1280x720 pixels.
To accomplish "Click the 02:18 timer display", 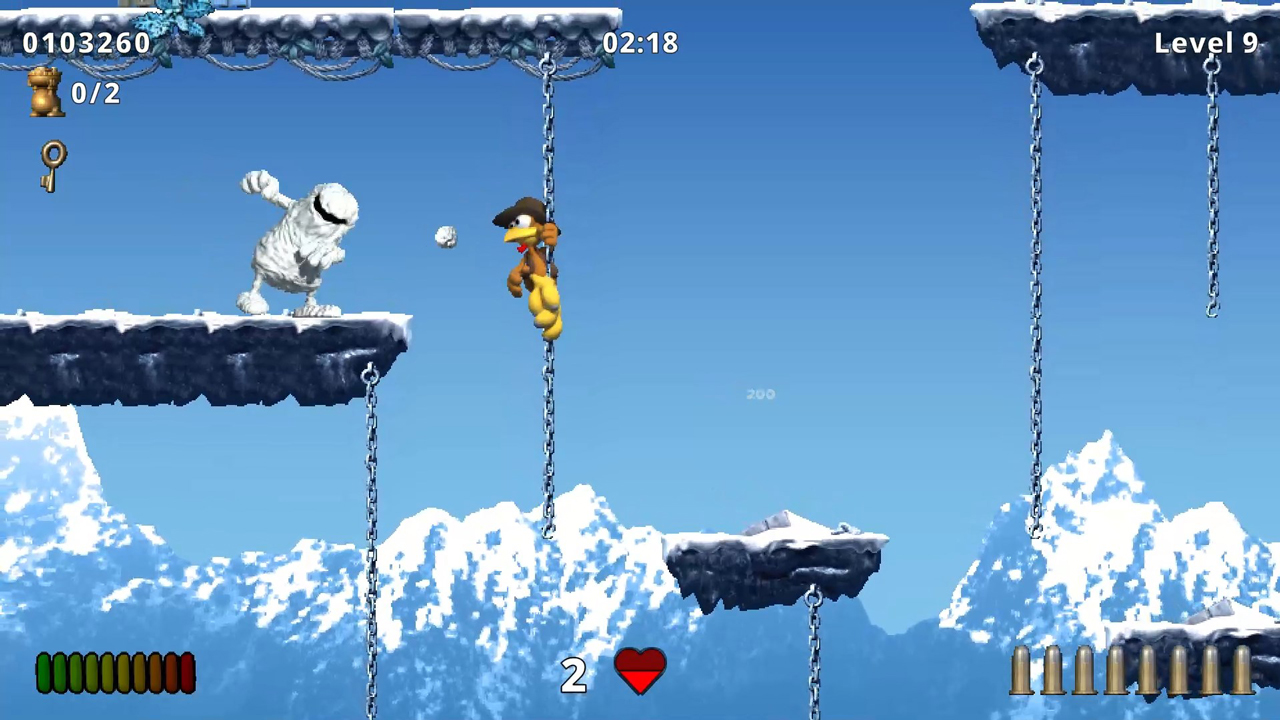I will pyautogui.click(x=640, y=42).
